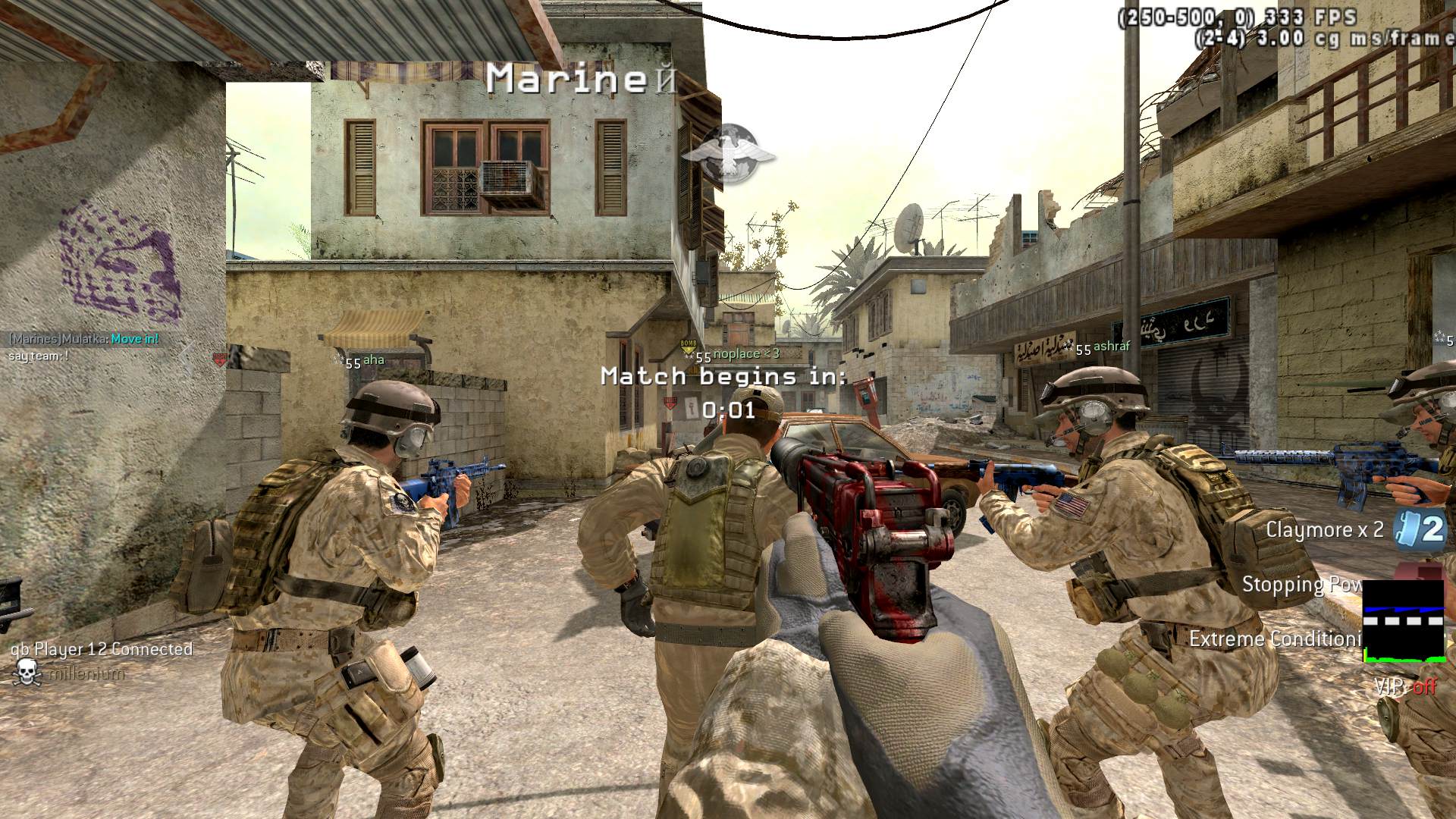
Task: Click the Extreme Conditioning perk label
Action: coord(1276,639)
